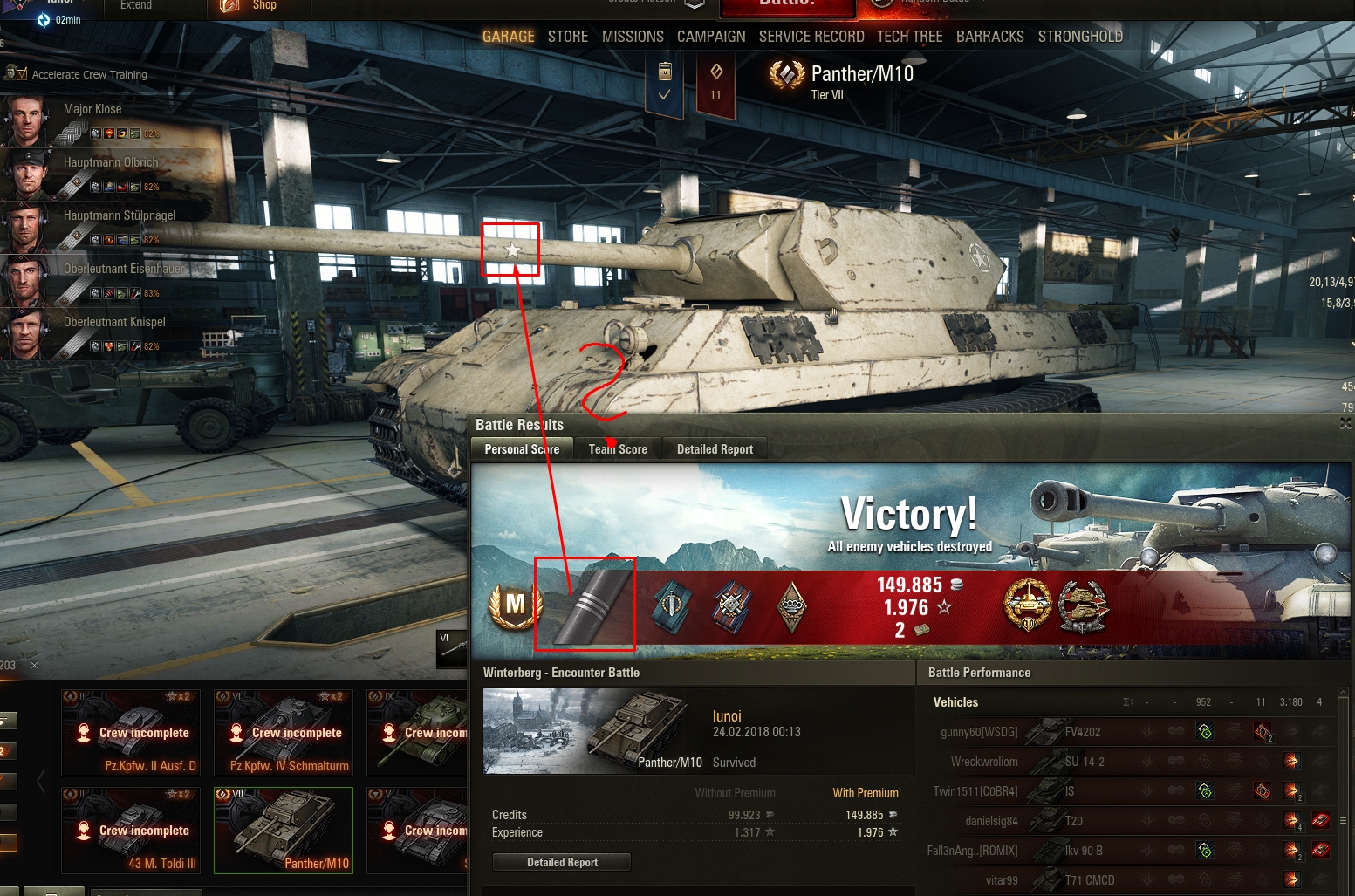
Task: Open the Store menu
Action: 567,37
